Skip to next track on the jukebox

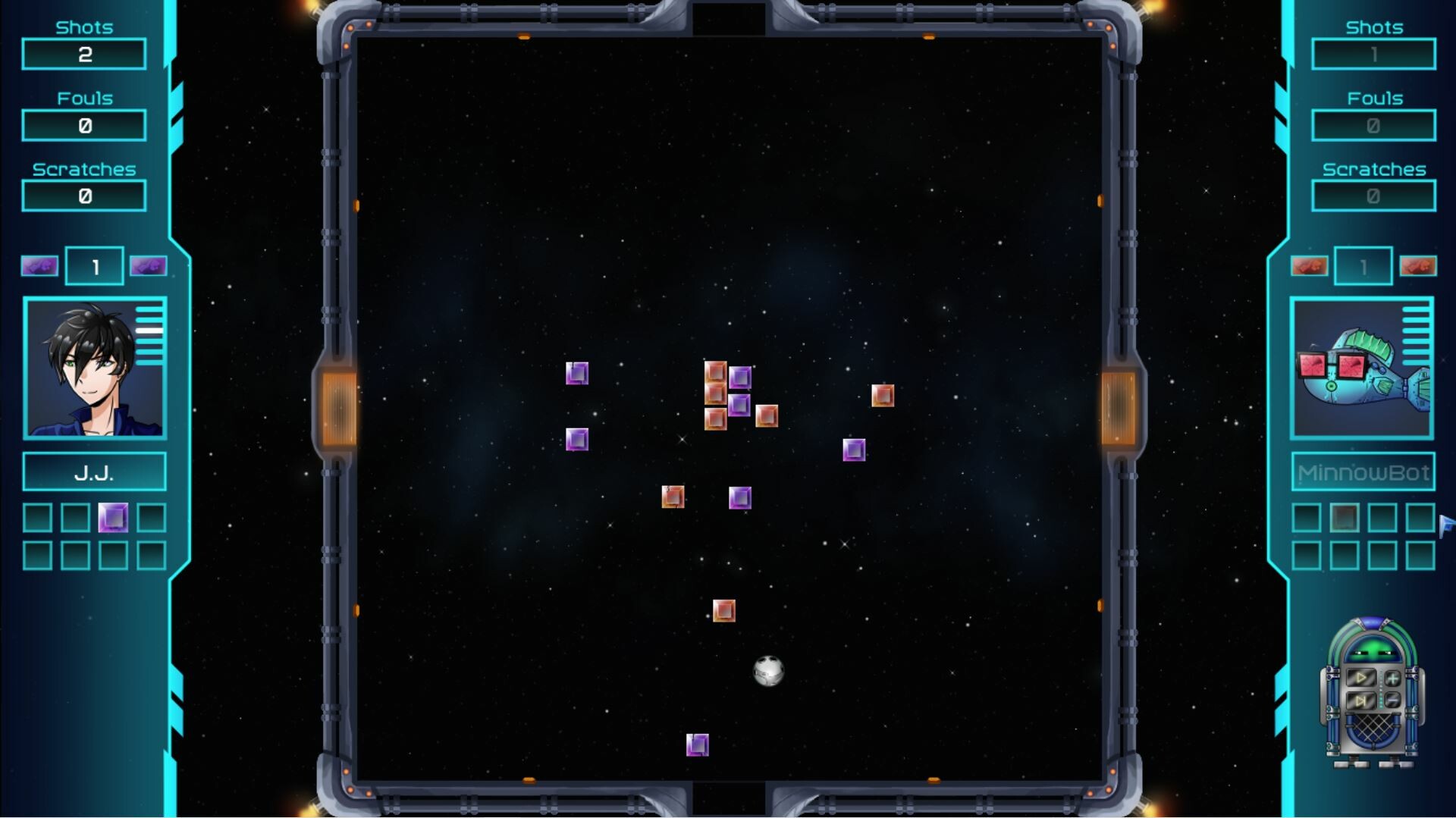pos(1362,699)
